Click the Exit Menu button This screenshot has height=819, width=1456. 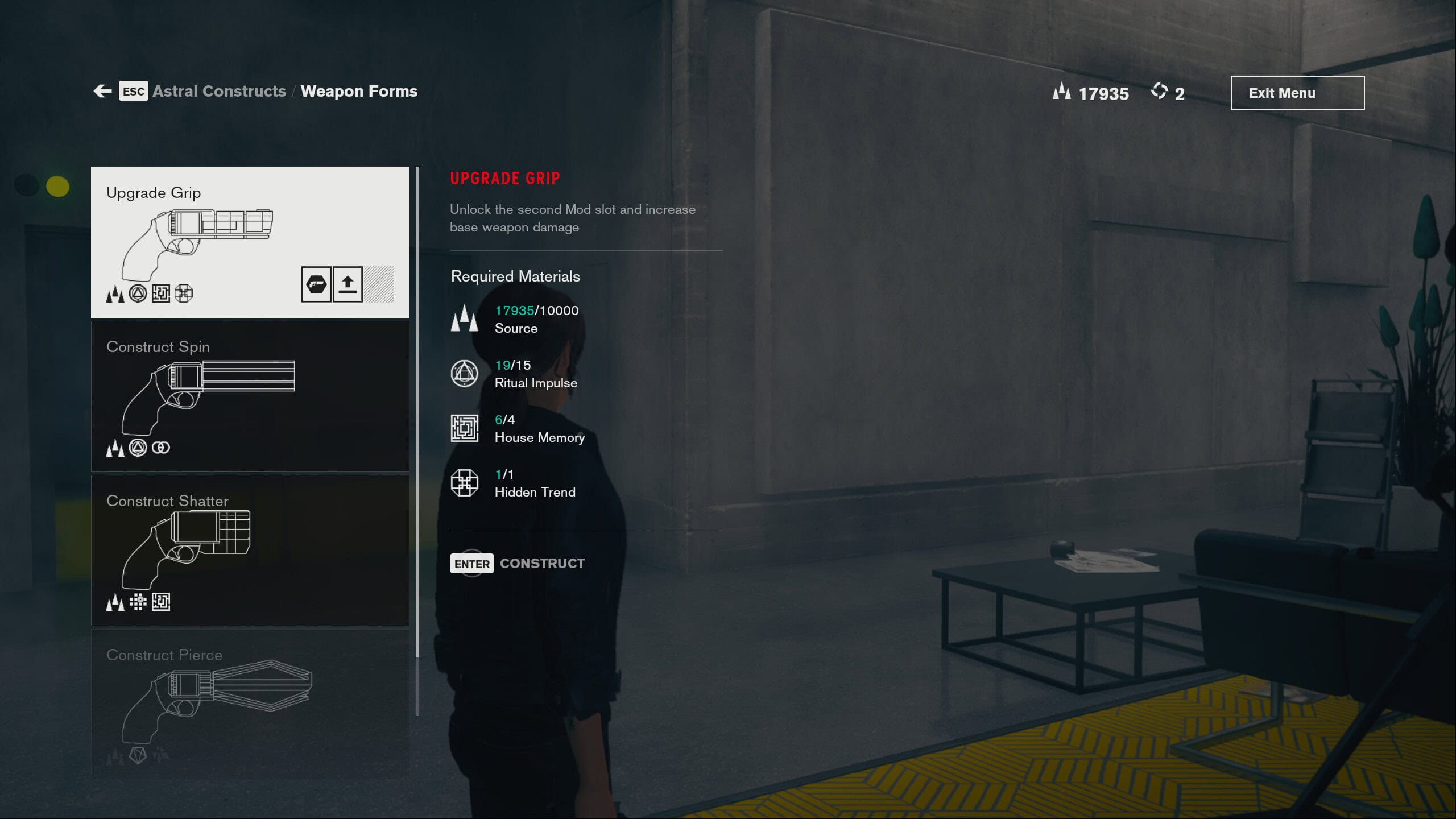[x=1297, y=93]
